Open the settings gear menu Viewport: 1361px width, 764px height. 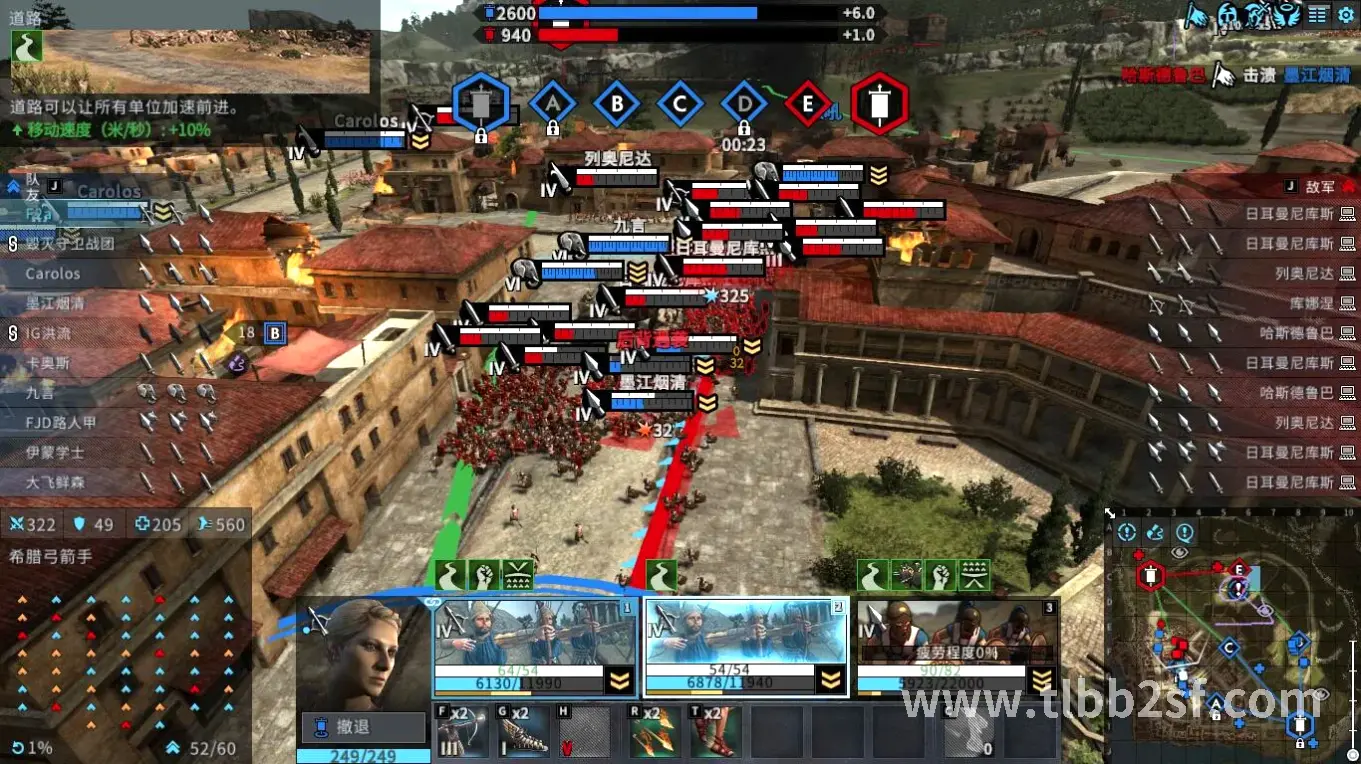coord(1345,15)
